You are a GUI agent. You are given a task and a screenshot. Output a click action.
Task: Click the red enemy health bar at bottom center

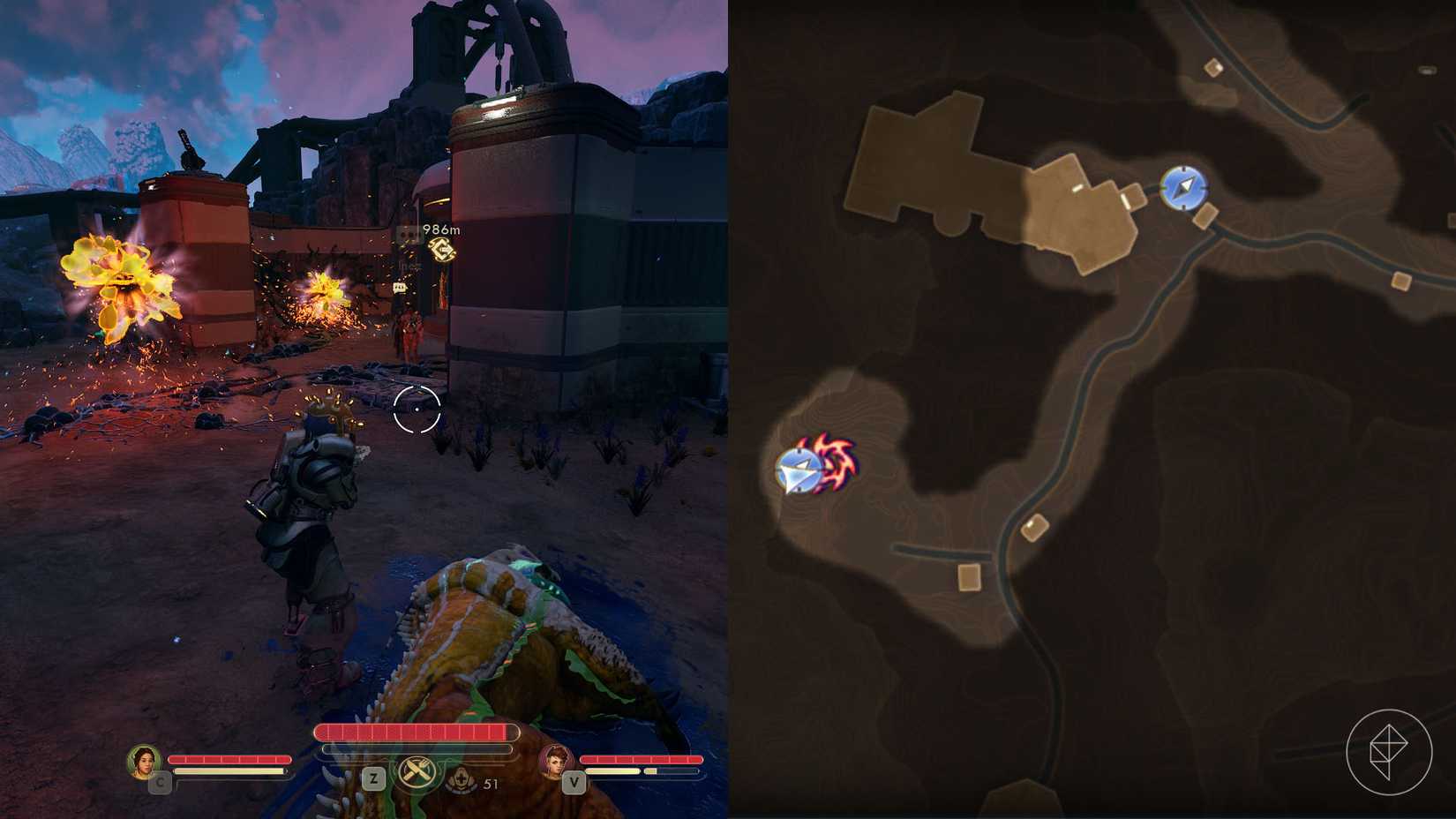(x=417, y=732)
